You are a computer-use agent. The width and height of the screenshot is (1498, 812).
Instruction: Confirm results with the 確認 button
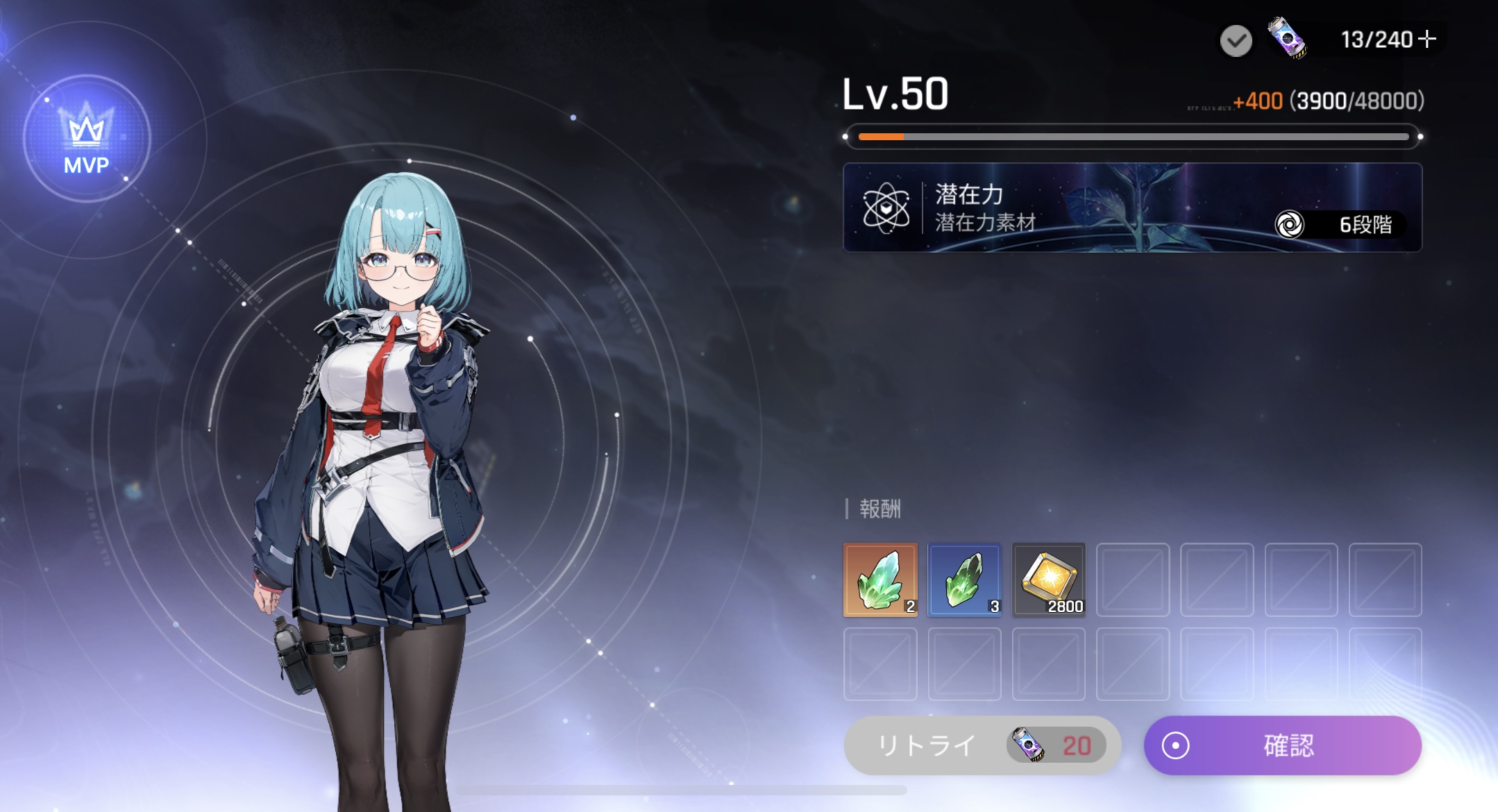pos(1282,745)
